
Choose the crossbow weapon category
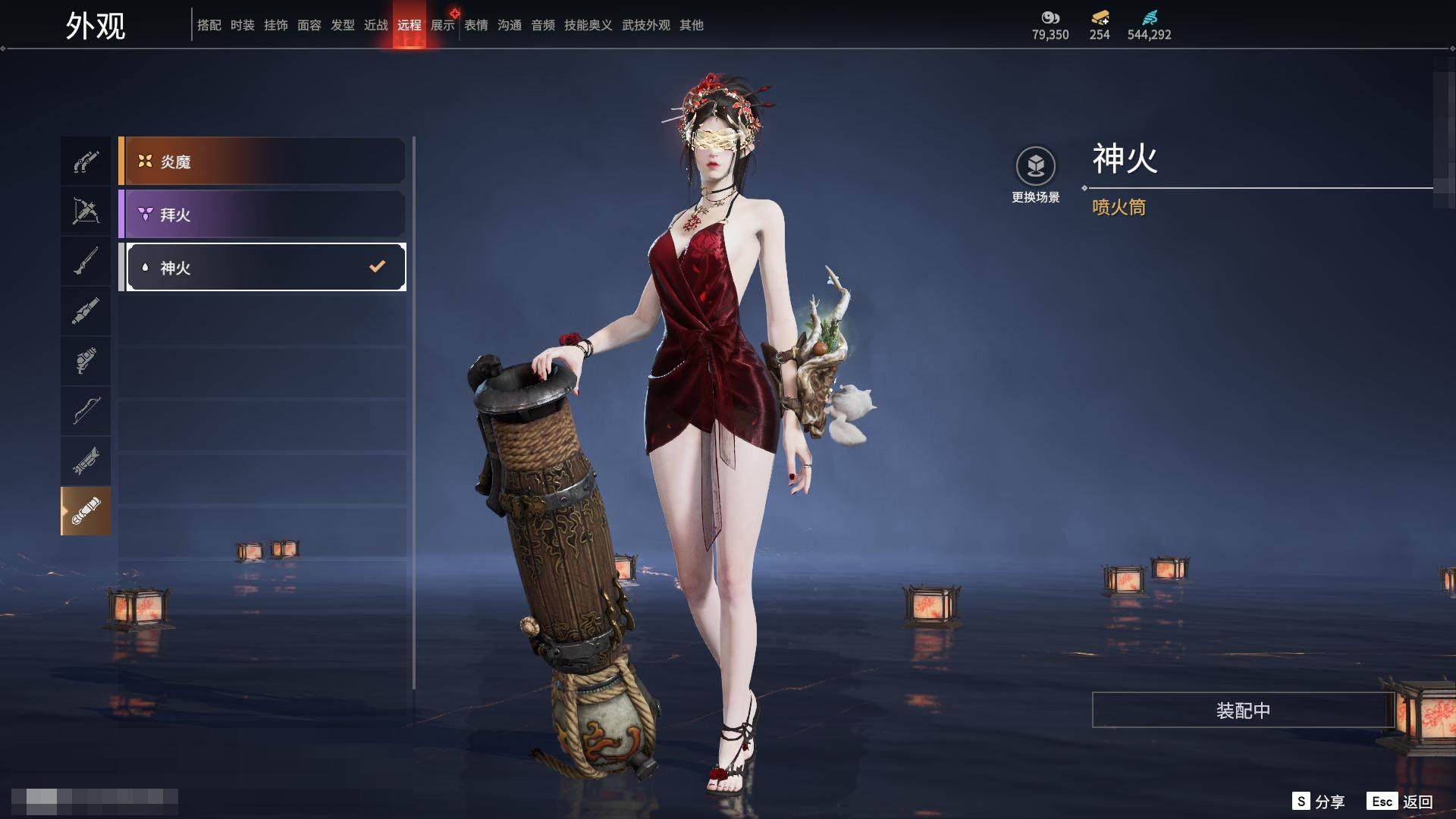click(x=86, y=211)
